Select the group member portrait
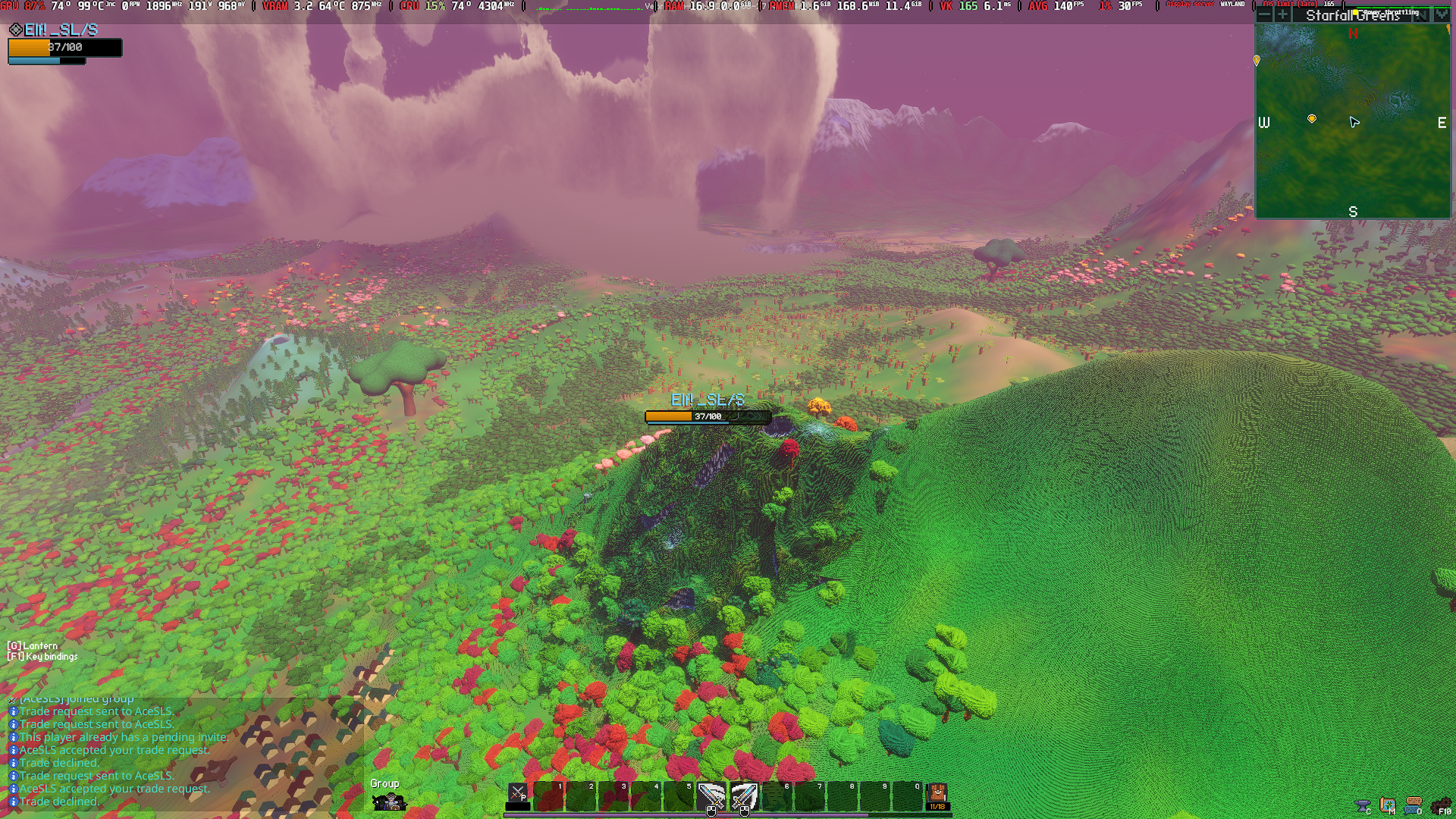The image size is (1456, 819). (x=390, y=802)
